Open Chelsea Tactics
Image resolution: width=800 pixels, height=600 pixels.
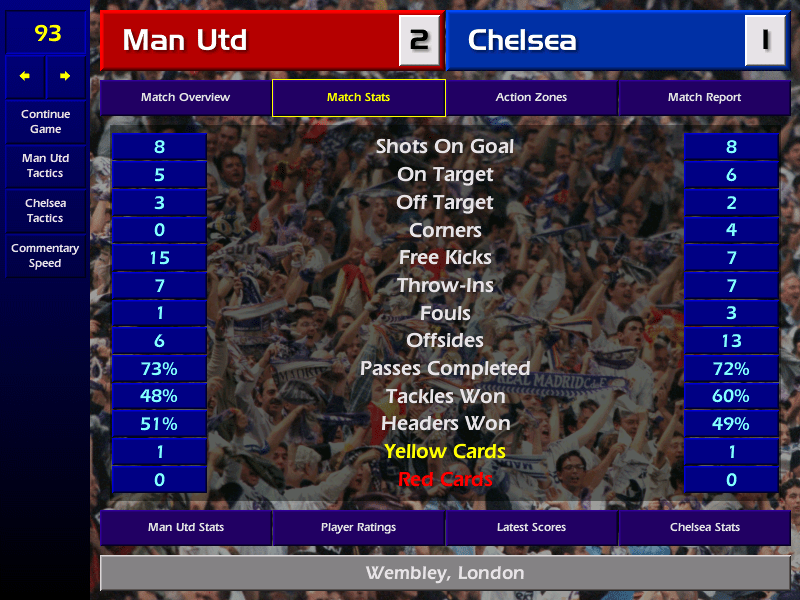point(45,211)
